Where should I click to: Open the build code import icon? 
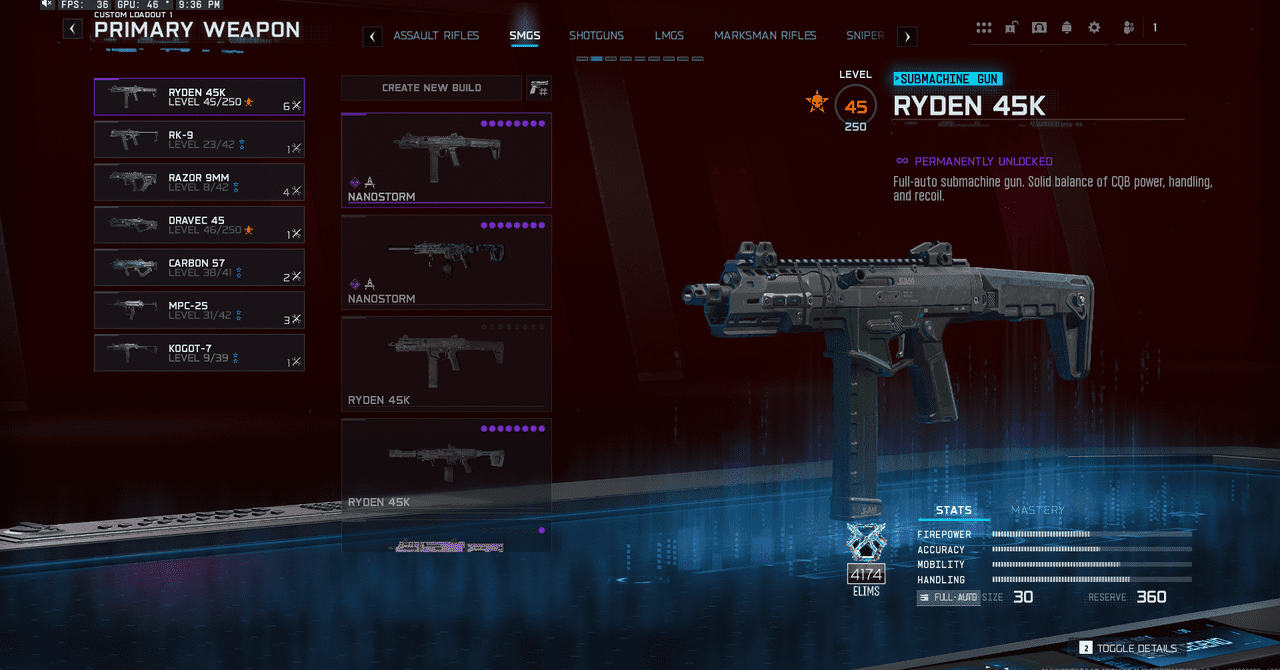pos(539,88)
